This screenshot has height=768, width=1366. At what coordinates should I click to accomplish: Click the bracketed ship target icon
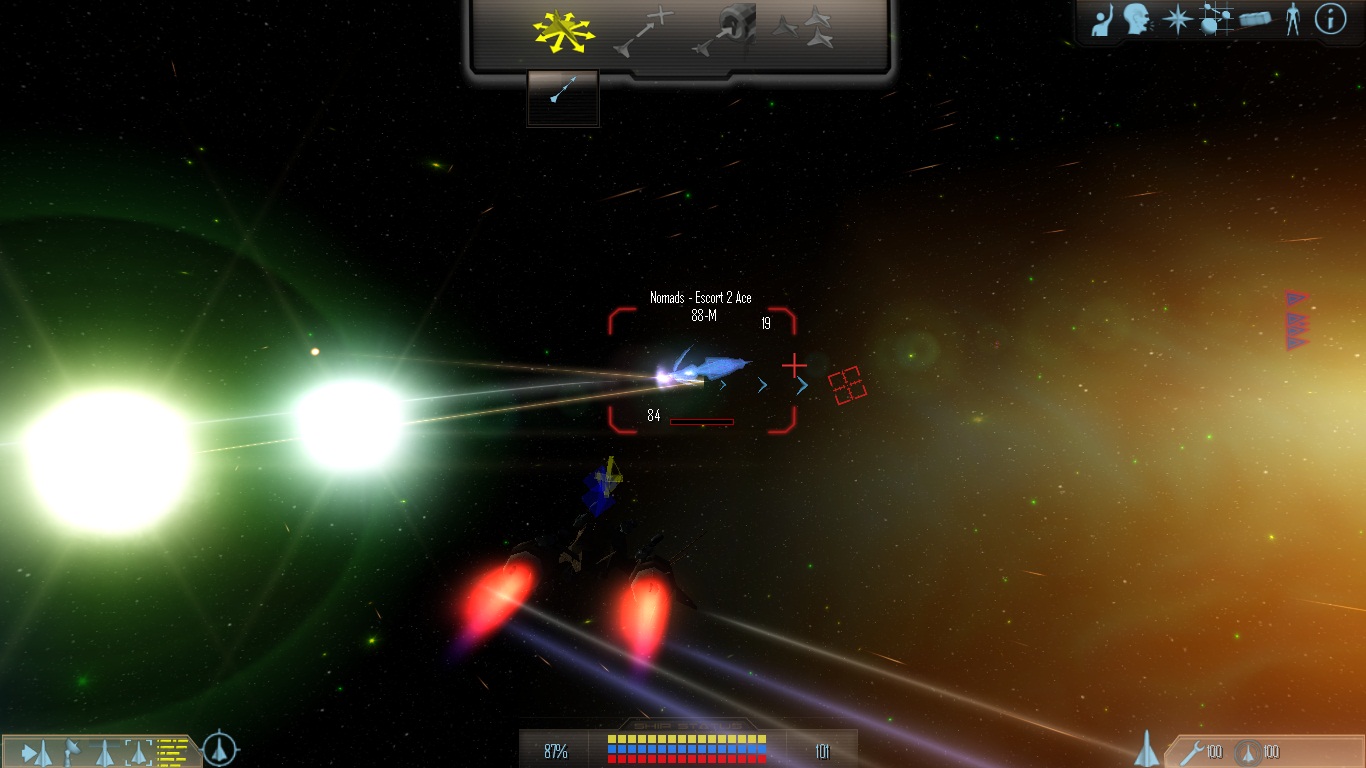pyautogui.click(x=138, y=751)
